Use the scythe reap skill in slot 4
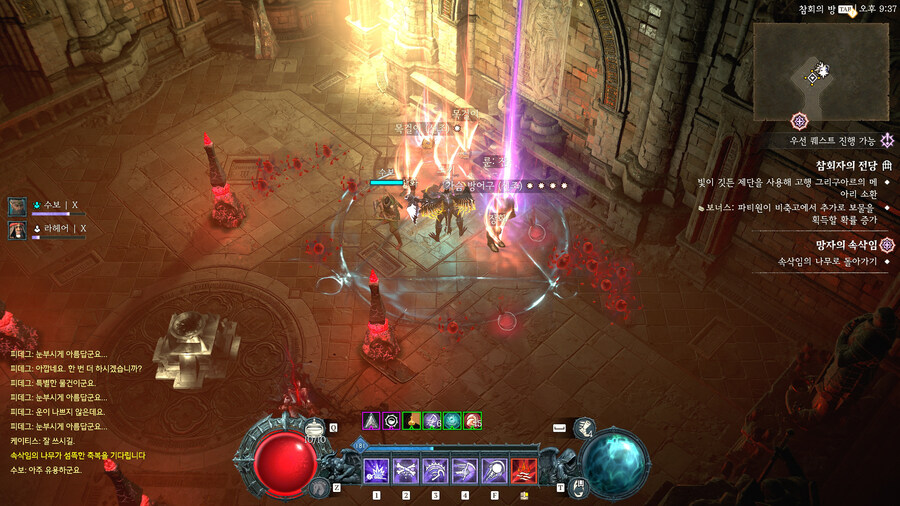The image size is (900, 506). (x=465, y=469)
